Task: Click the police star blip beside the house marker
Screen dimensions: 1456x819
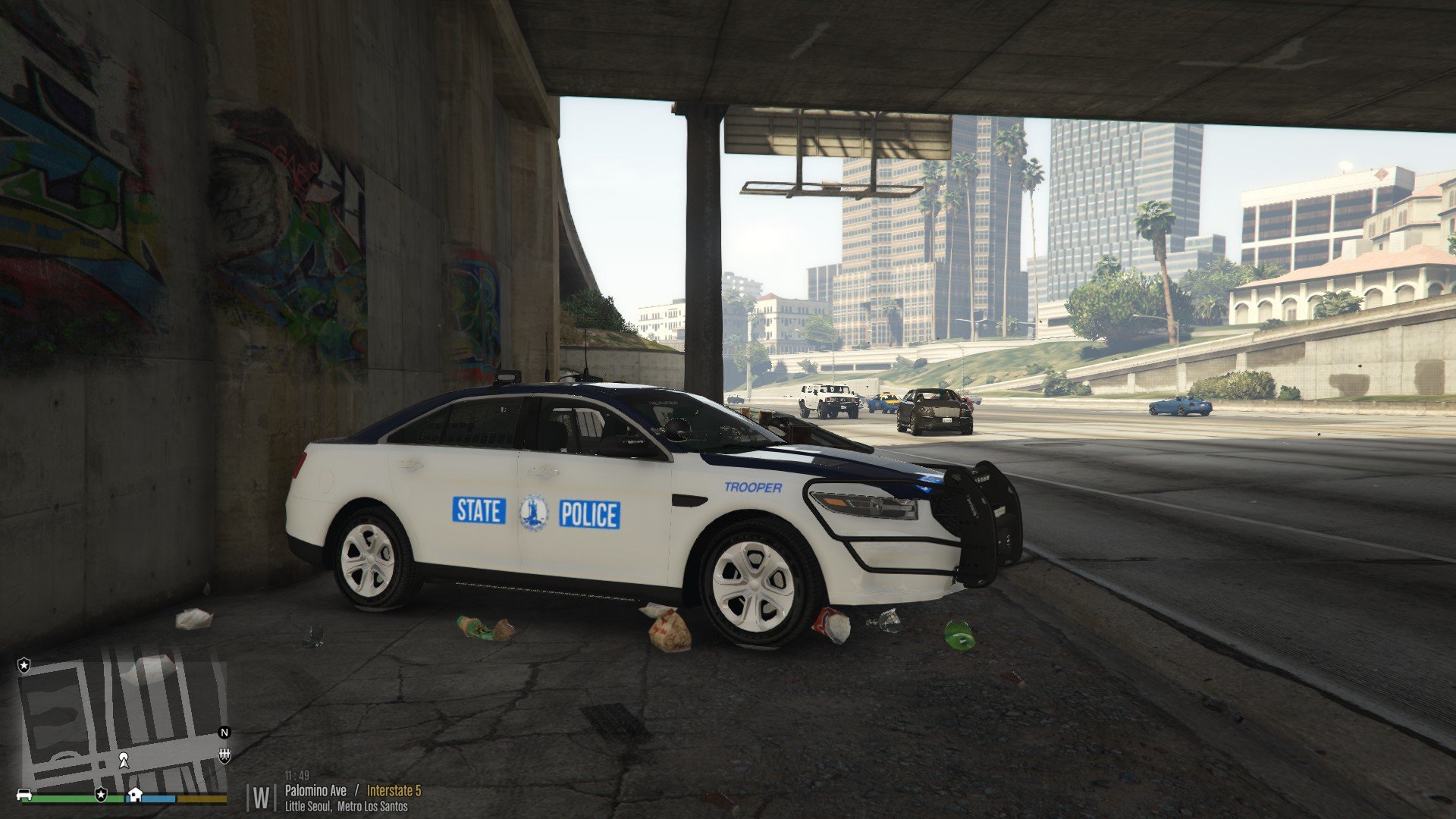Action: 101,794
